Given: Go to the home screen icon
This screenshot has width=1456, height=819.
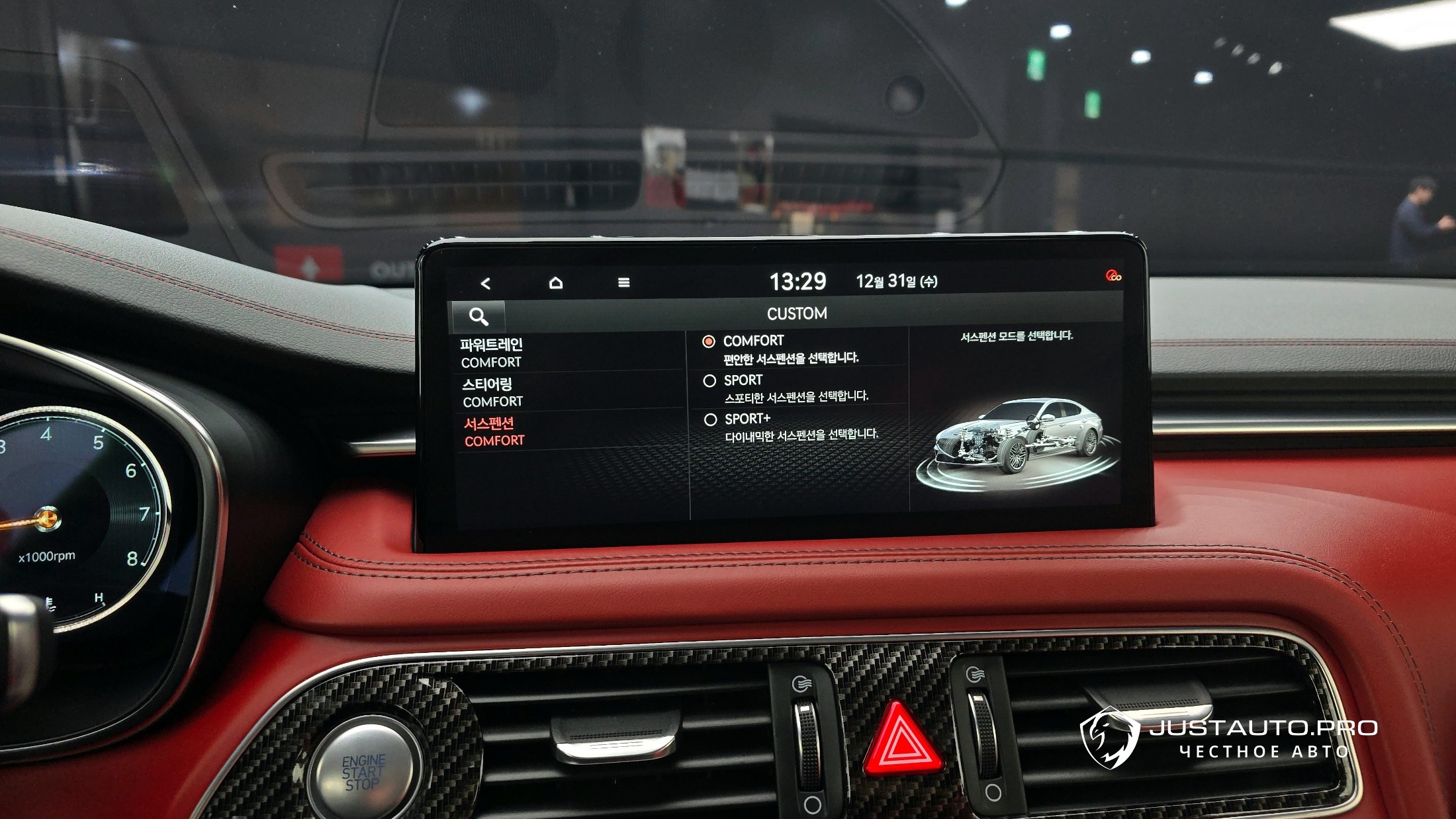Looking at the screenshot, I should click(556, 283).
